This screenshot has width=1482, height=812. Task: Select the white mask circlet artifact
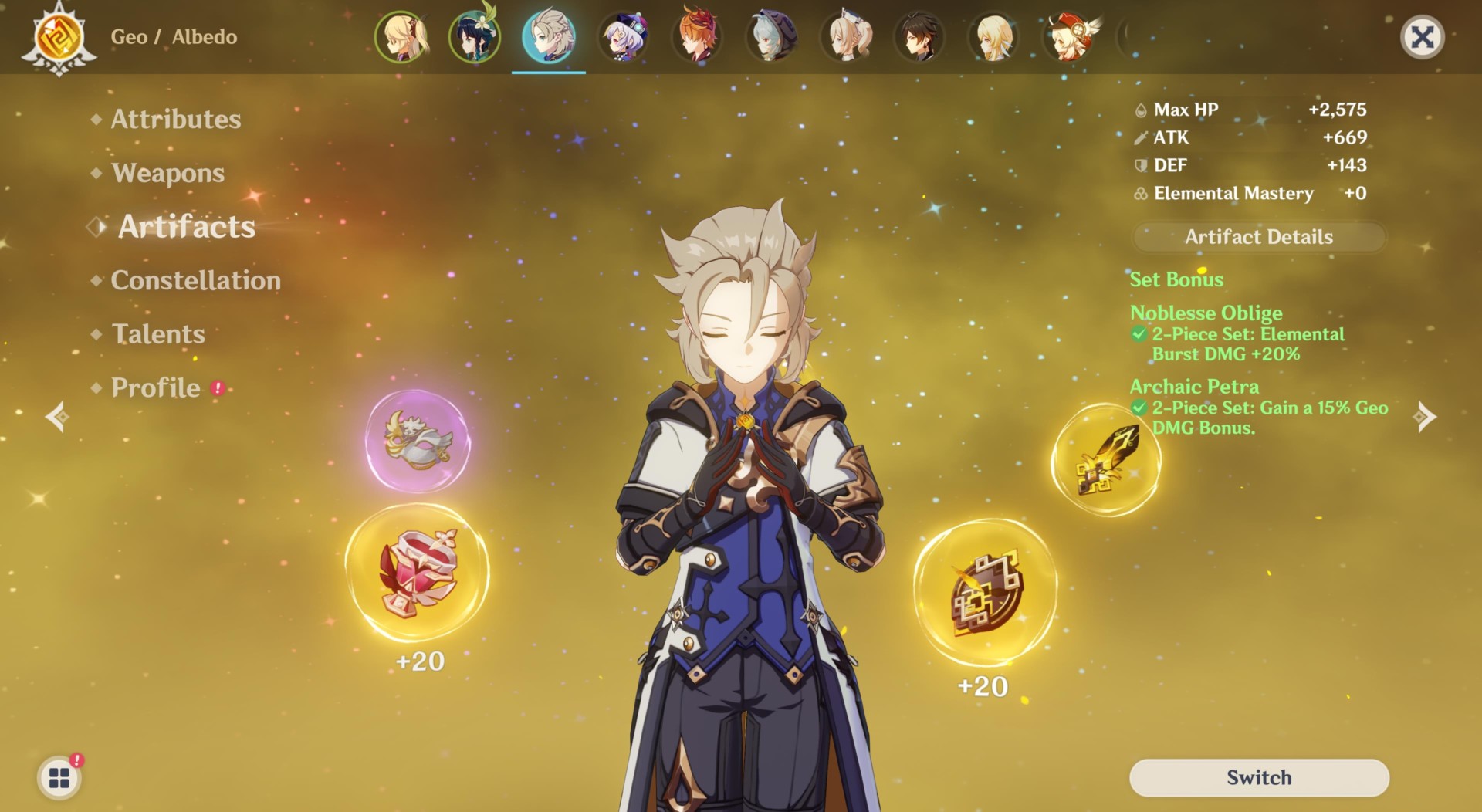click(418, 442)
